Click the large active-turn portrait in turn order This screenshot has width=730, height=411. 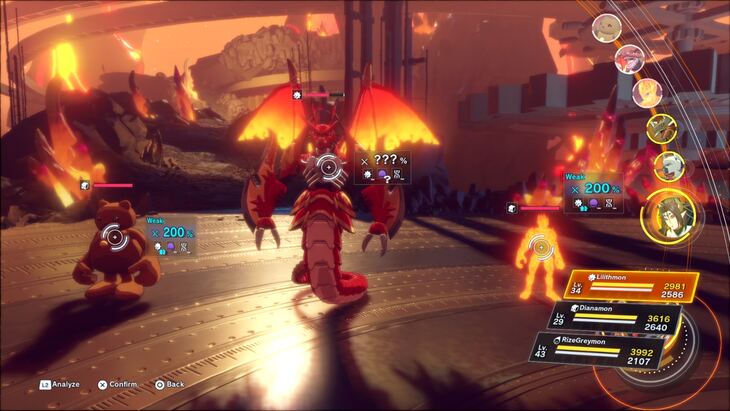(666, 214)
